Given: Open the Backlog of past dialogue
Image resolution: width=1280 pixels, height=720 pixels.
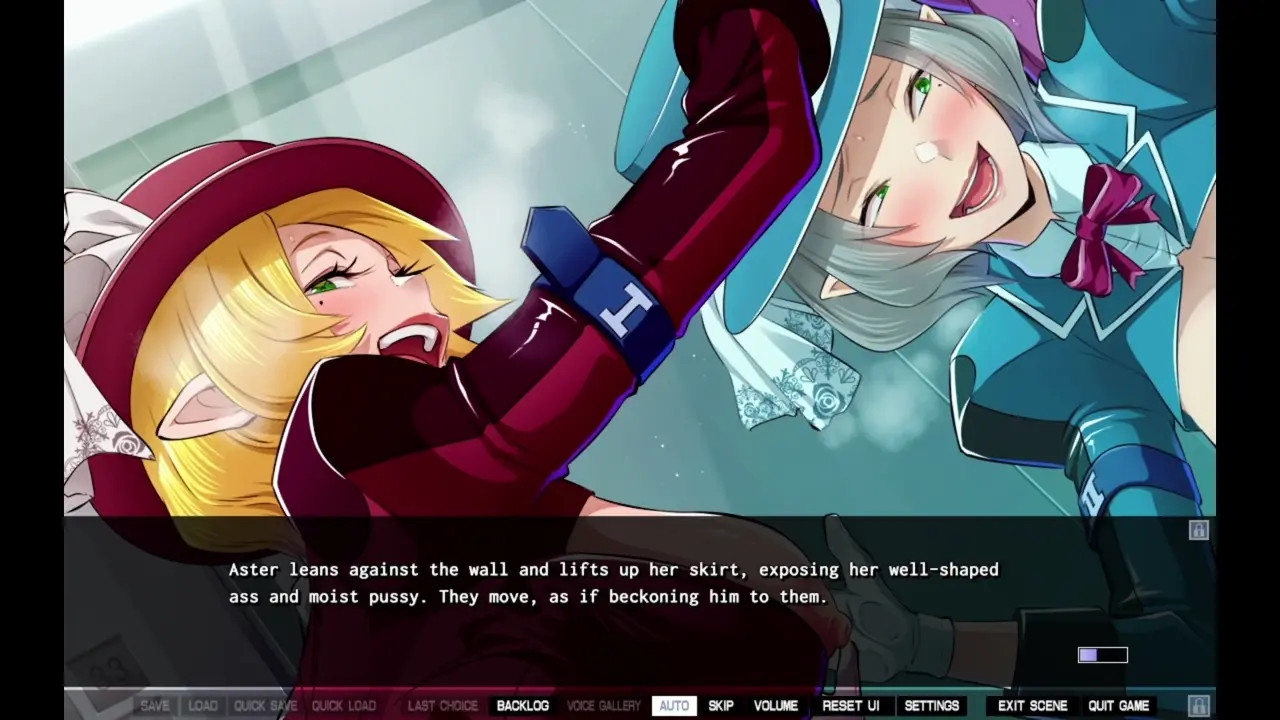Looking at the screenshot, I should click(522, 706).
